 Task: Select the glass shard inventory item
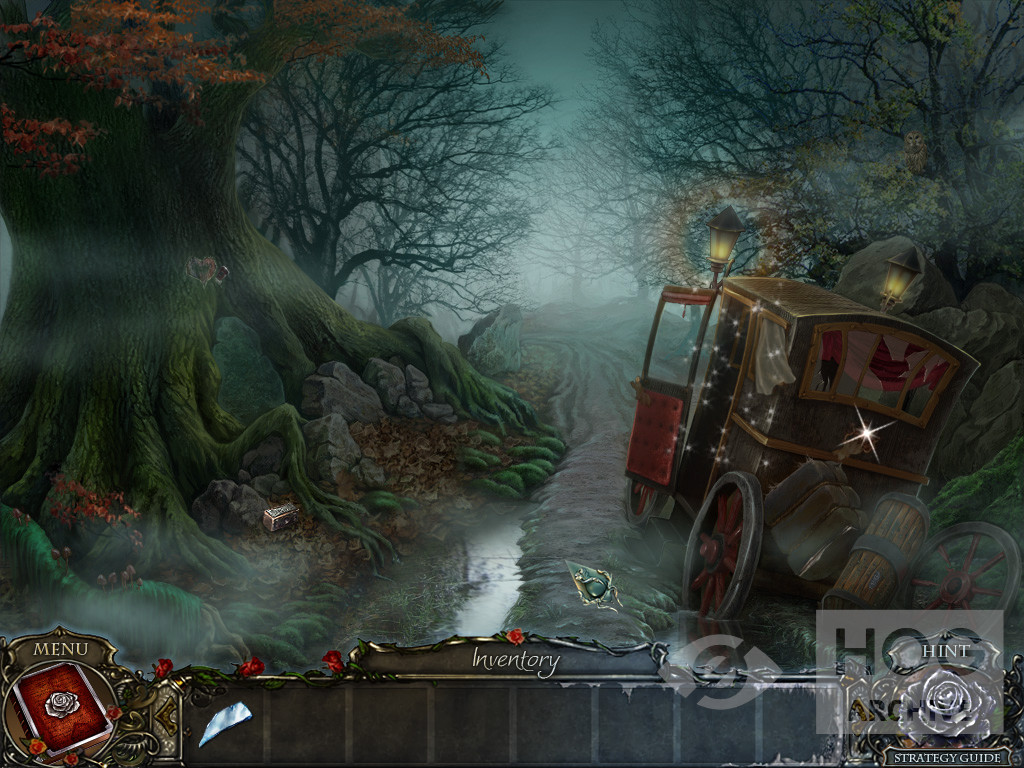(224, 722)
